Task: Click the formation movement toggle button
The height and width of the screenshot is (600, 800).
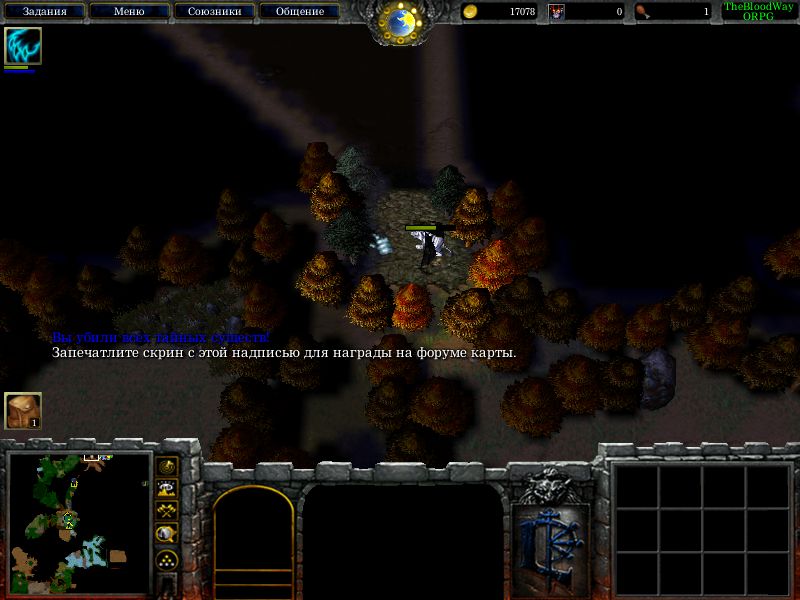Action: click(168, 559)
